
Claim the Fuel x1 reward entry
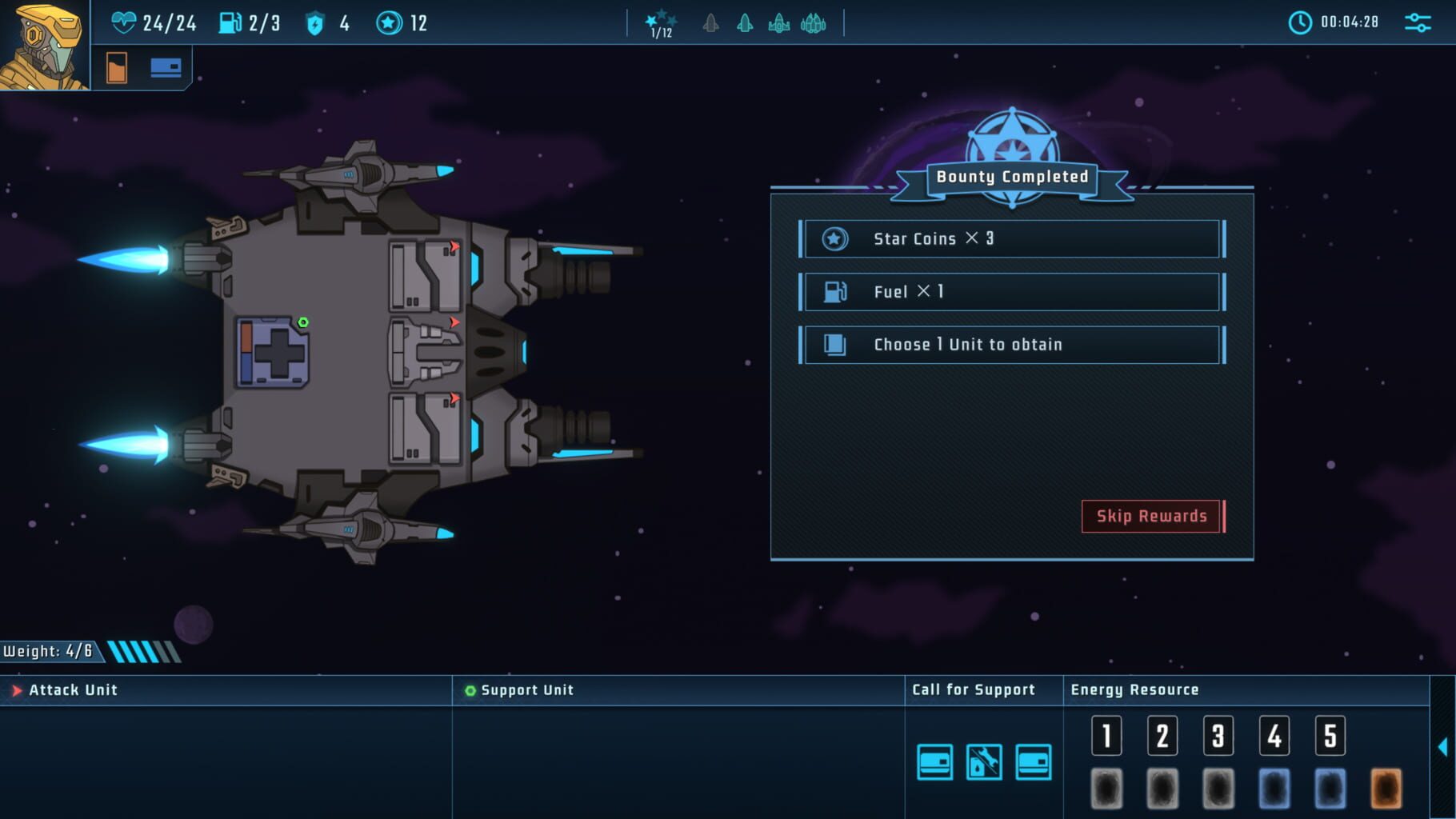click(x=1010, y=291)
